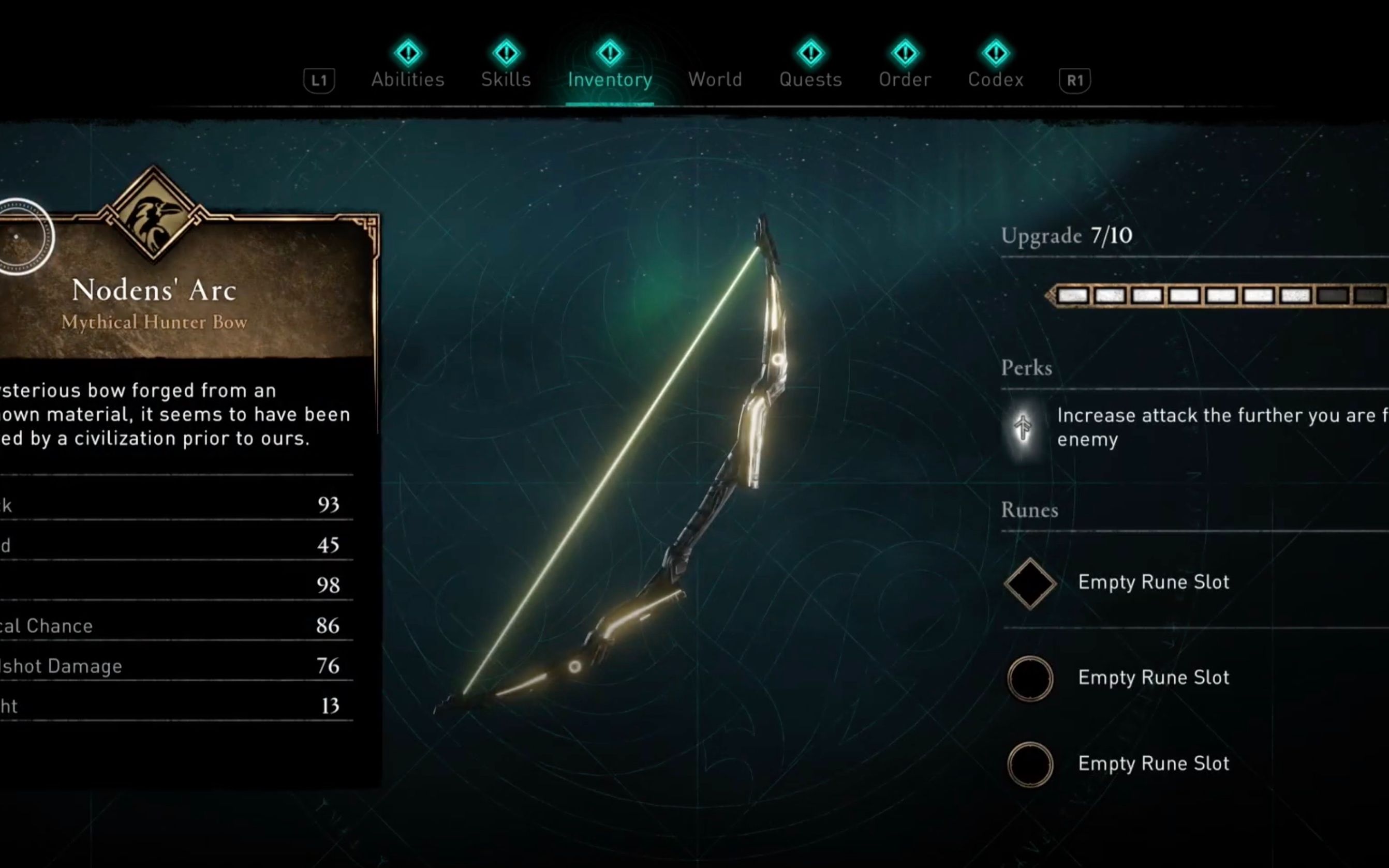Open the Skills tab
The height and width of the screenshot is (868, 1389).
coord(506,79)
